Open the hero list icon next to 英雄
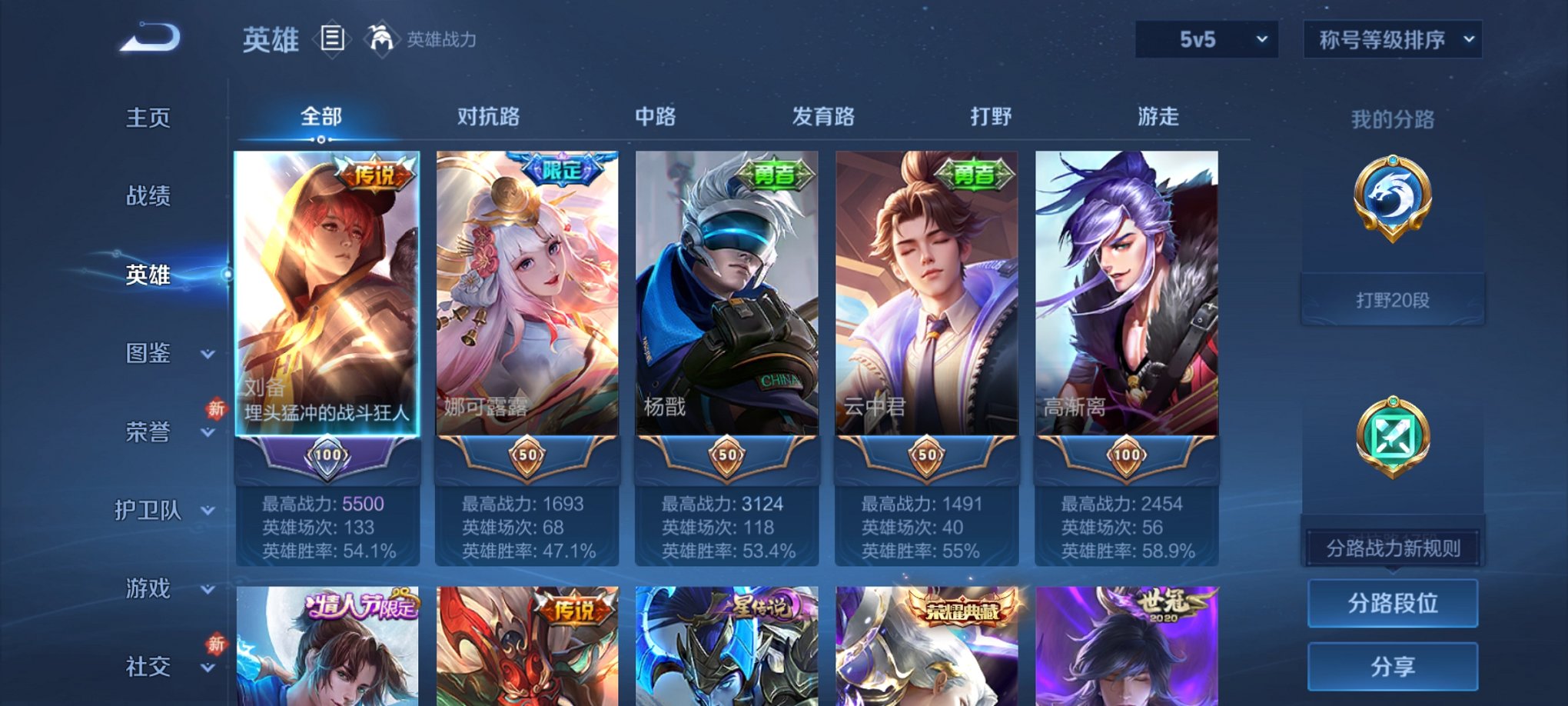The height and width of the screenshot is (706, 1568). pos(332,40)
